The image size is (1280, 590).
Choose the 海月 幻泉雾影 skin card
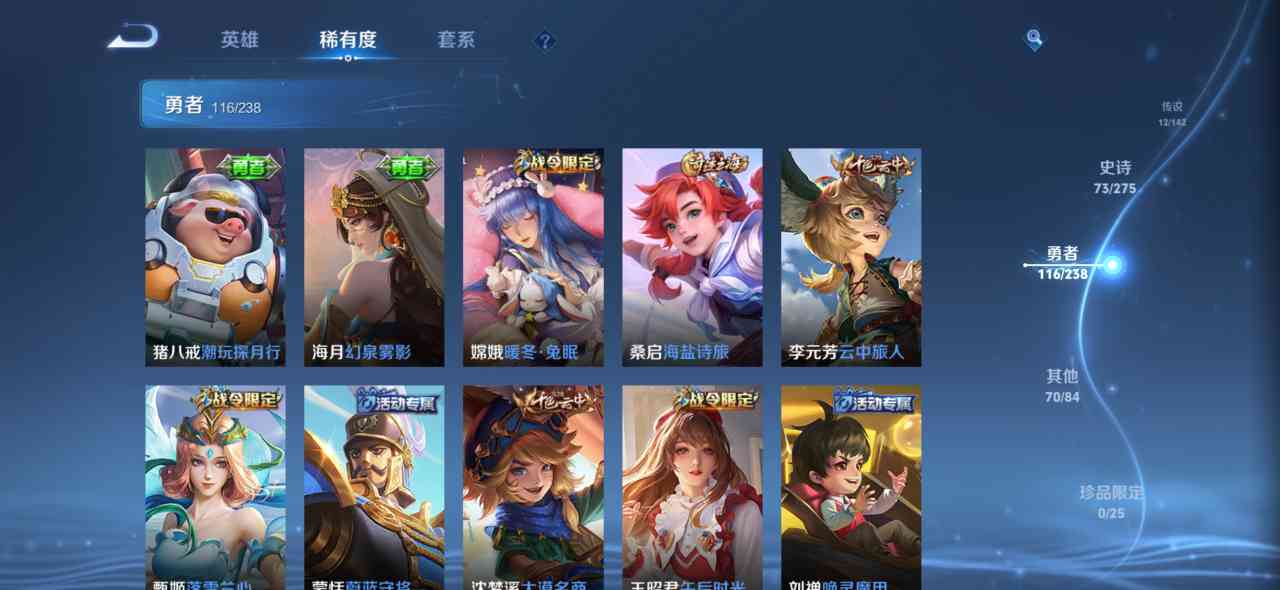tap(374, 257)
